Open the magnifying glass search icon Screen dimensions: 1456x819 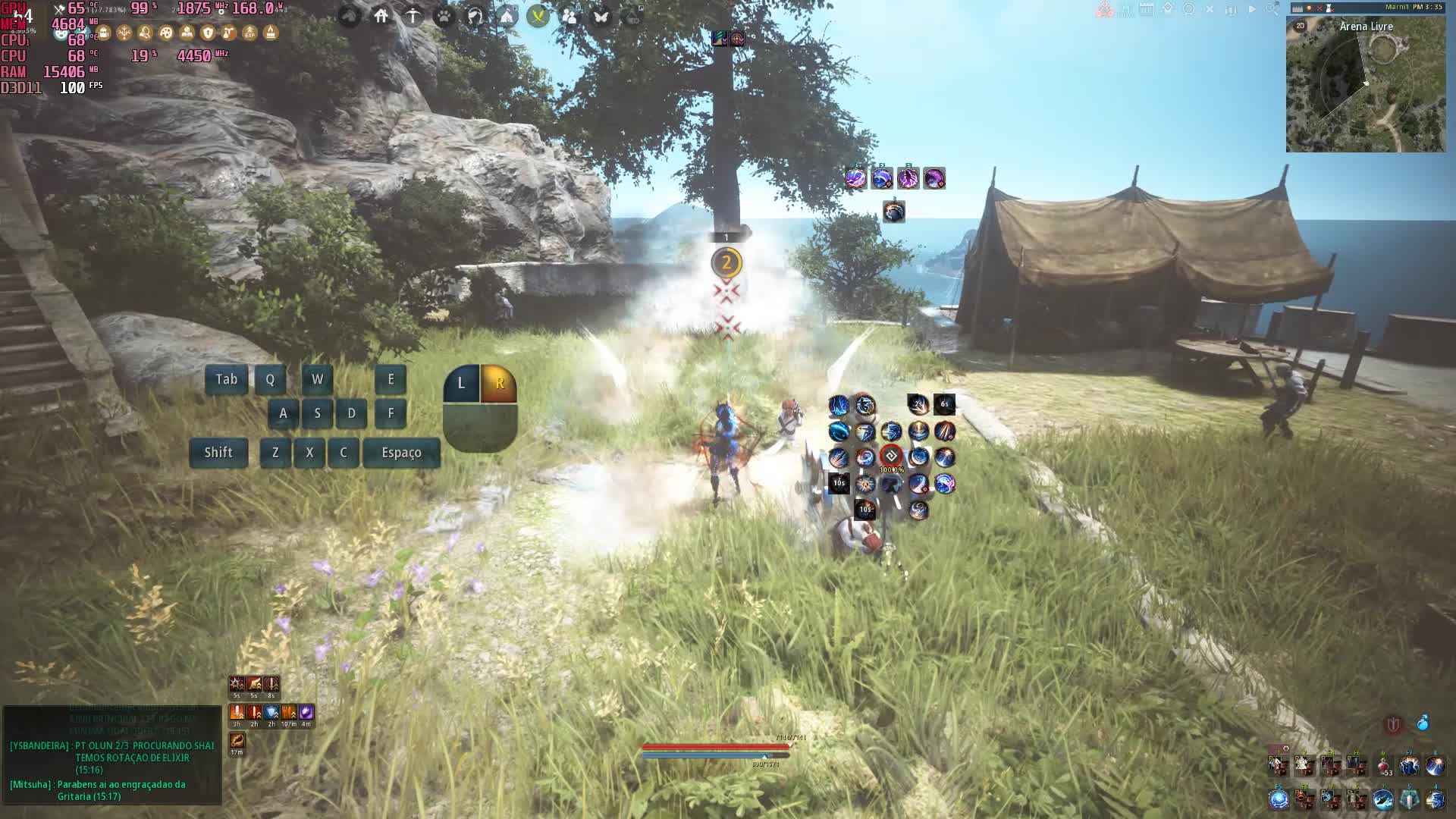pyautogui.click(x=1272, y=10)
